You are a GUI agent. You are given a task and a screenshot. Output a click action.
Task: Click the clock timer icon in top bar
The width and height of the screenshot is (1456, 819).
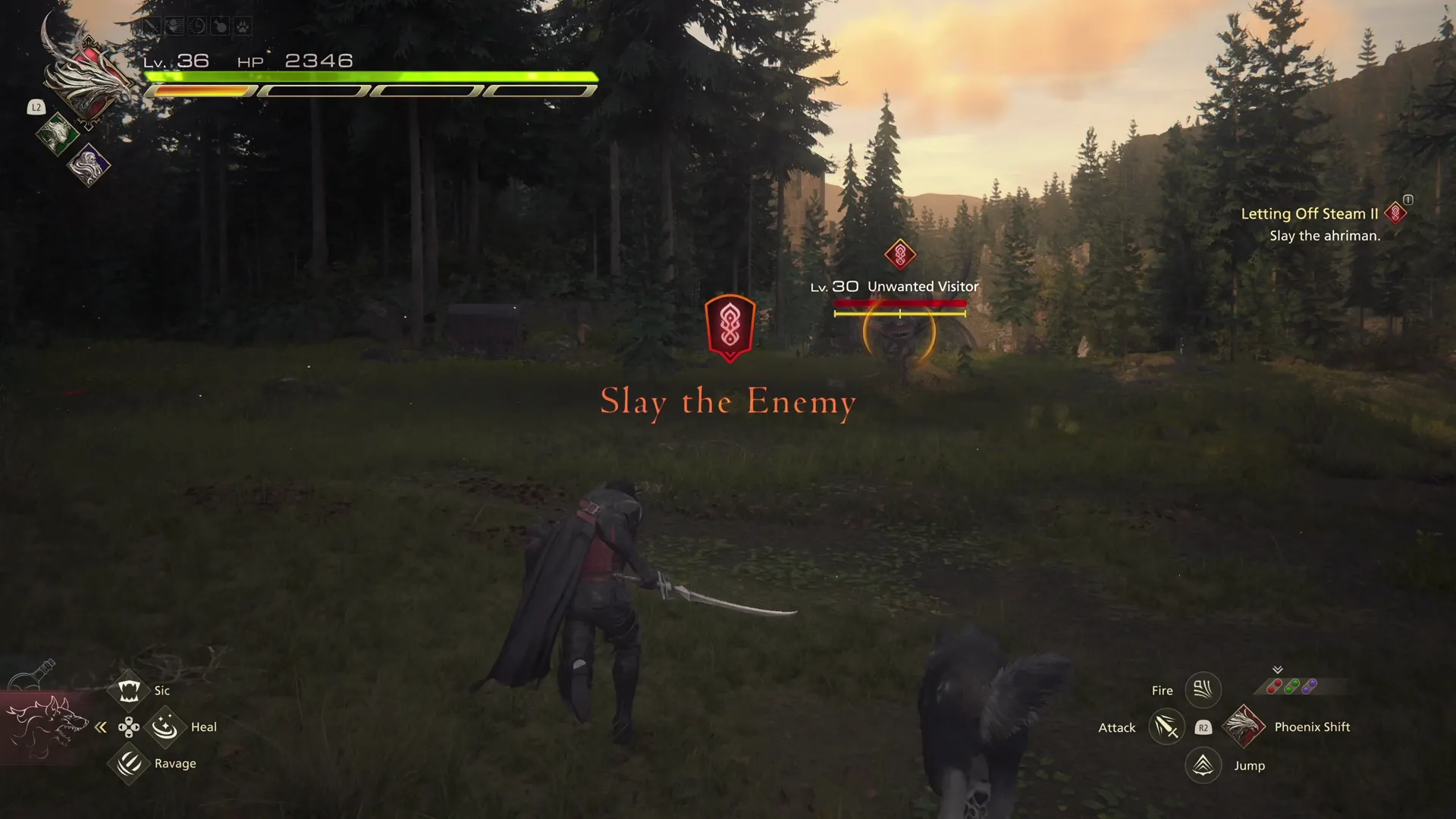click(198, 26)
